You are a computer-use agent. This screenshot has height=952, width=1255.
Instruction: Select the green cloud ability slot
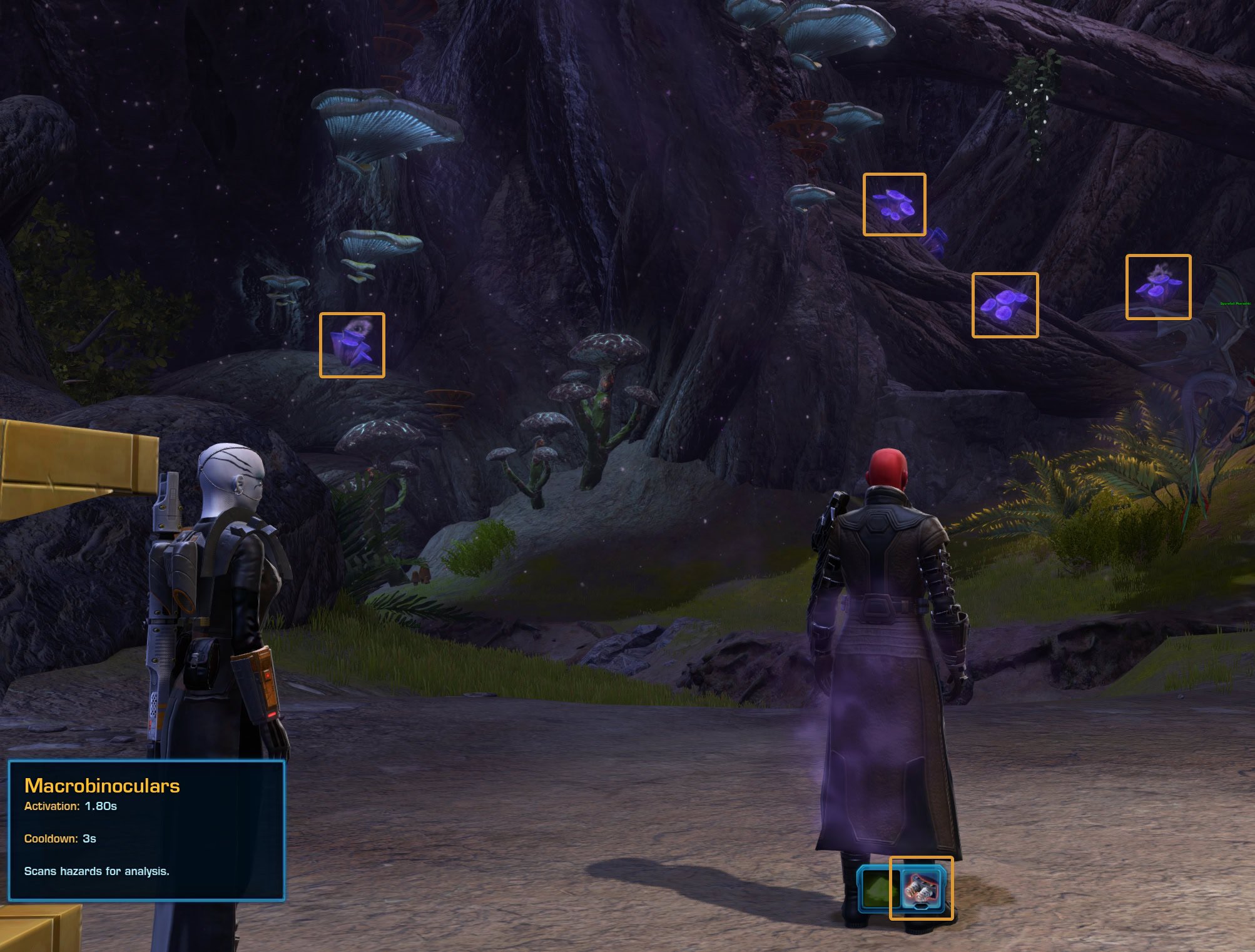[877, 888]
